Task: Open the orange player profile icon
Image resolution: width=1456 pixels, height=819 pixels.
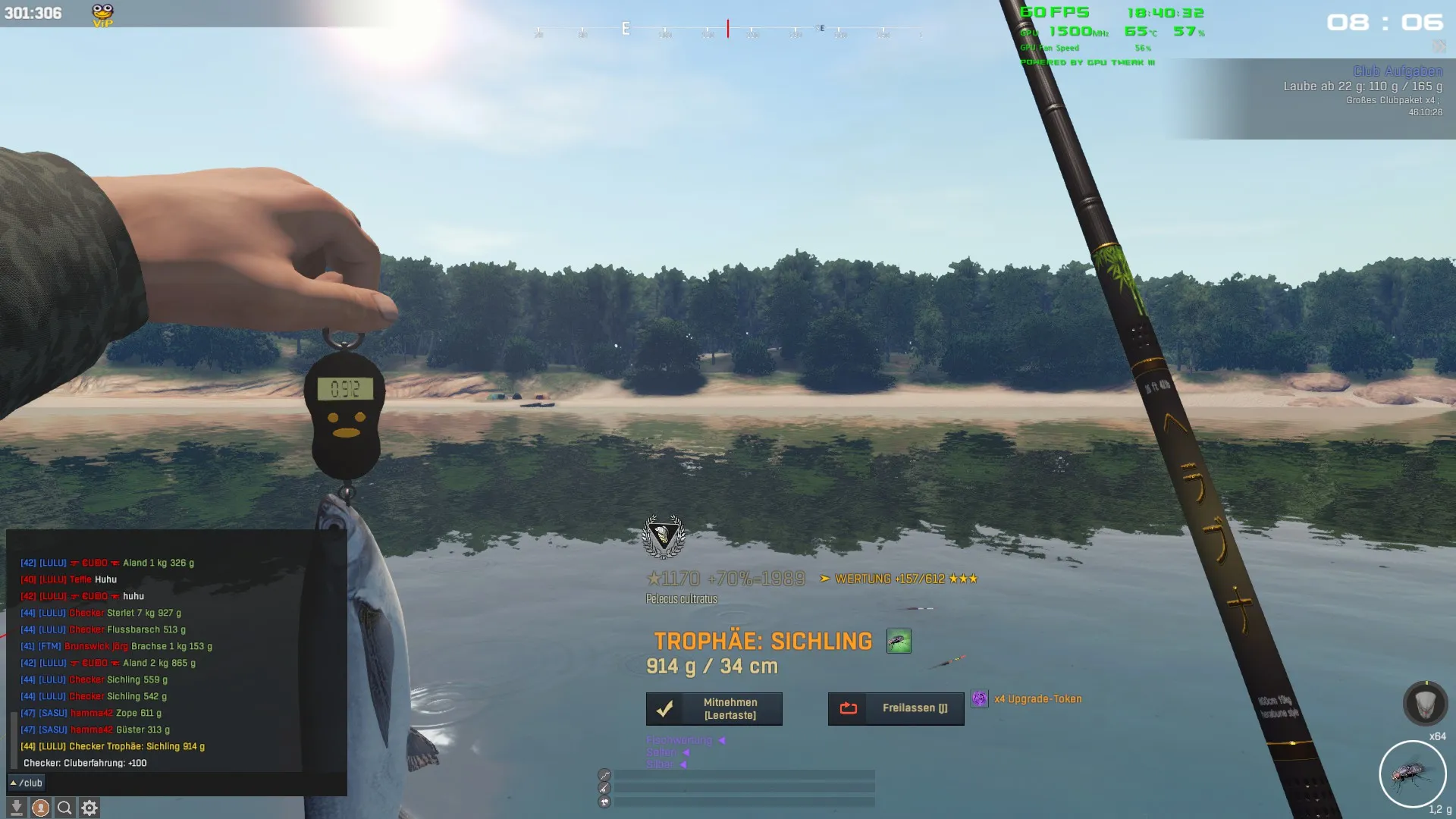Action: [x=41, y=808]
